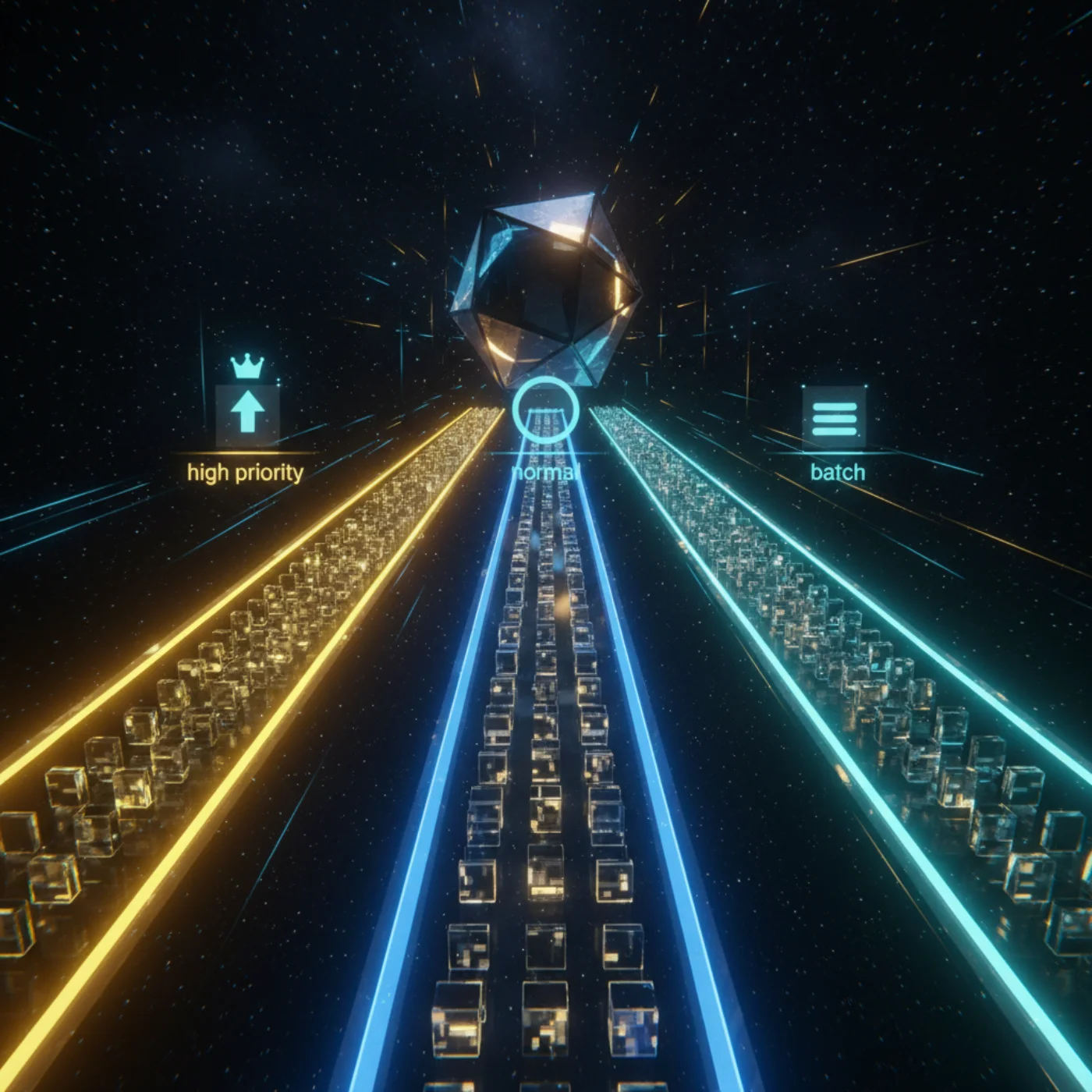Choose the batch lane menu icon
This screenshot has width=1092, height=1092.
coord(834,417)
